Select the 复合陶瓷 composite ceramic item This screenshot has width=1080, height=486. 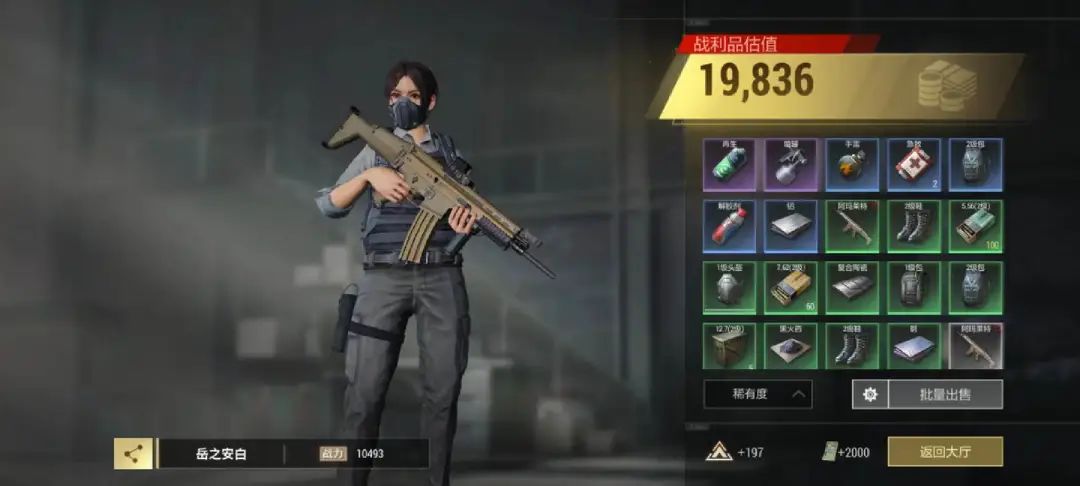coord(852,287)
